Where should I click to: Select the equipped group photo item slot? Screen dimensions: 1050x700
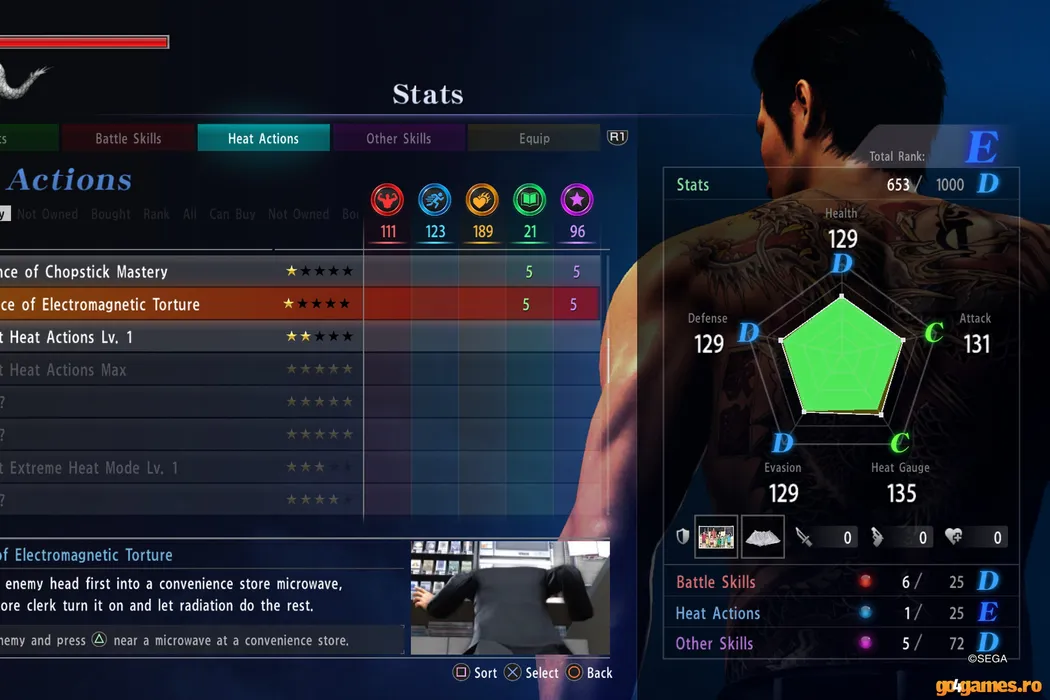click(716, 537)
